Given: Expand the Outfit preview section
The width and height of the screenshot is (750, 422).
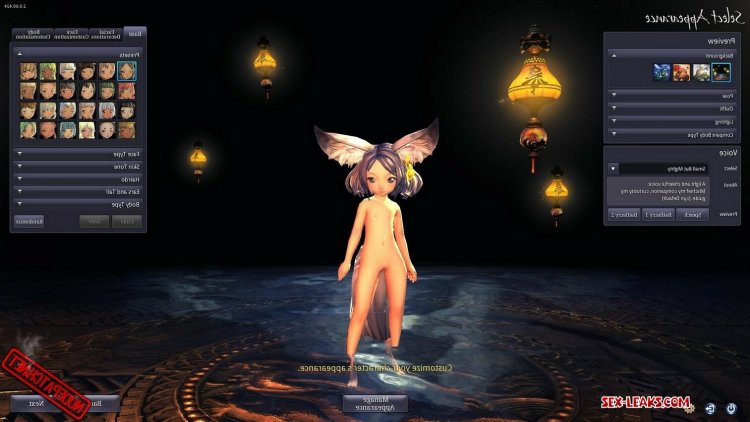Looking at the screenshot, I should coord(670,108).
